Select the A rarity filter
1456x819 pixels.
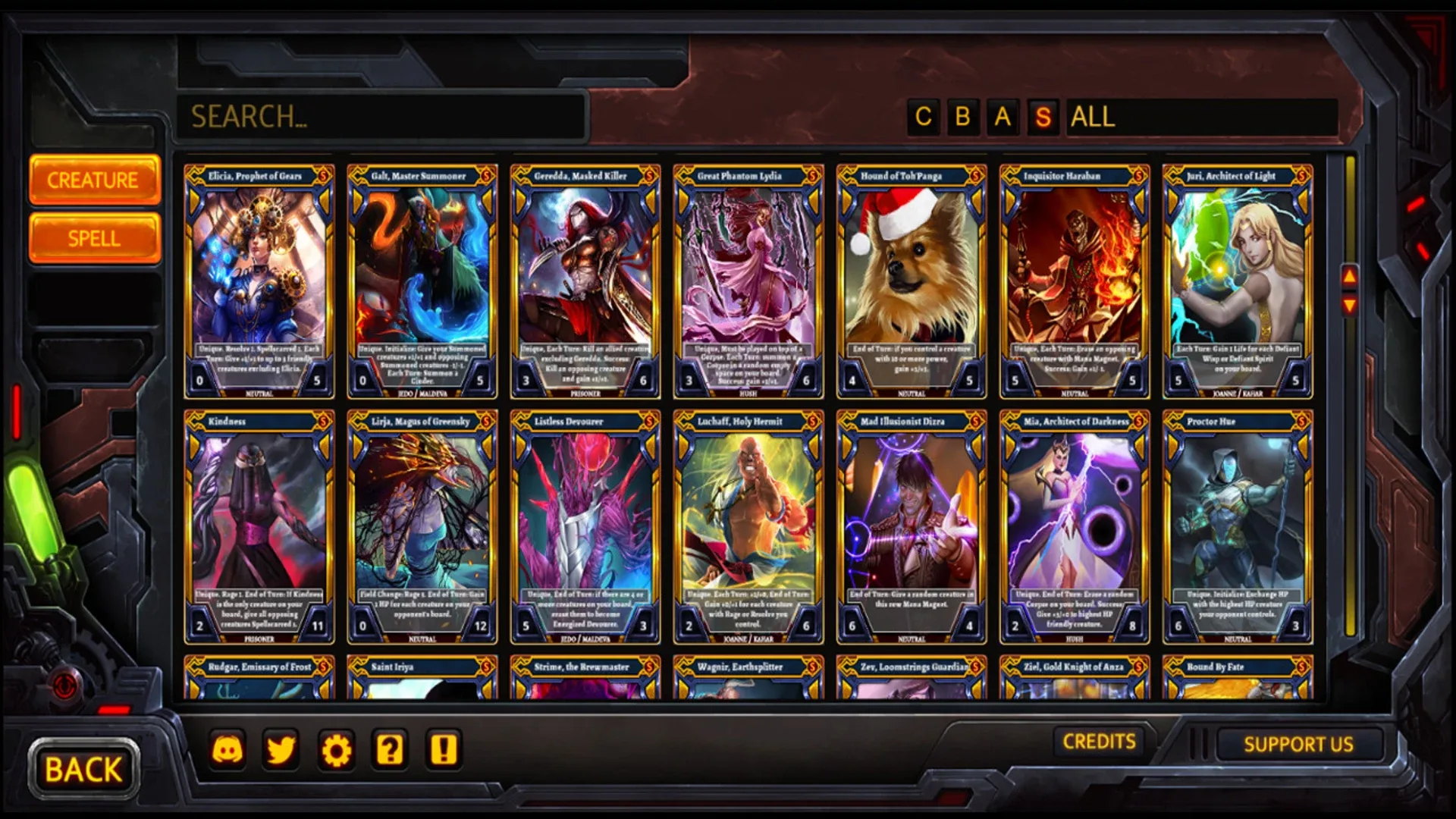pyautogui.click(x=1003, y=118)
